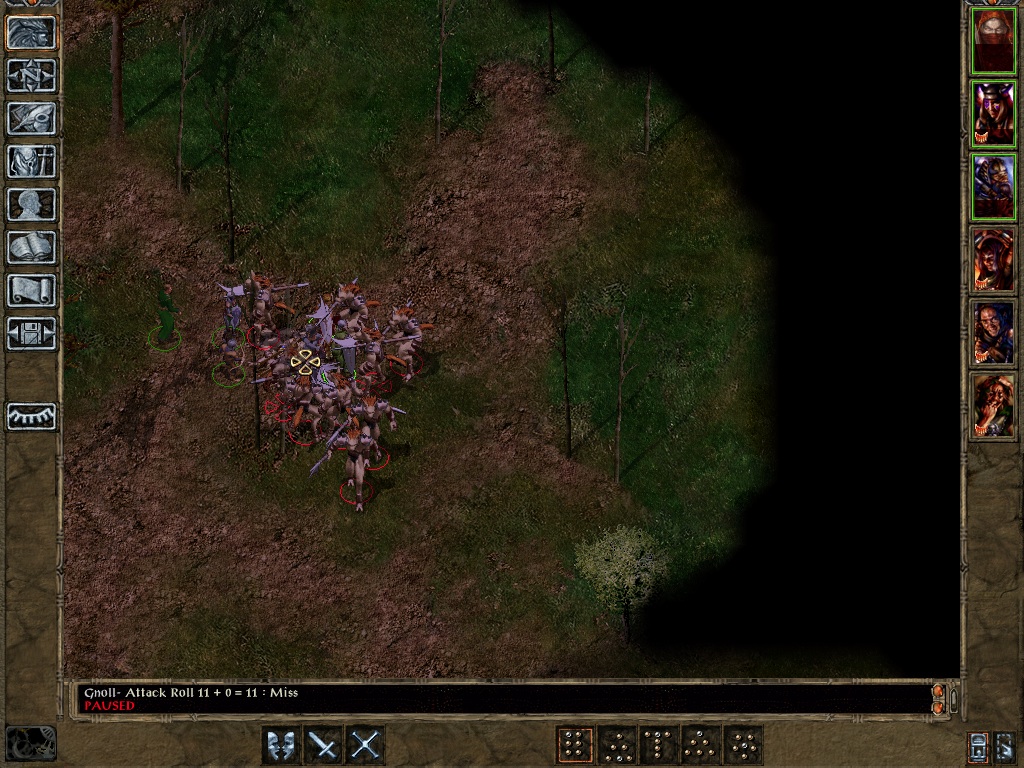The image size is (1024, 768).
Task: Click the Return to Game face button
Action: (x=32, y=33)
